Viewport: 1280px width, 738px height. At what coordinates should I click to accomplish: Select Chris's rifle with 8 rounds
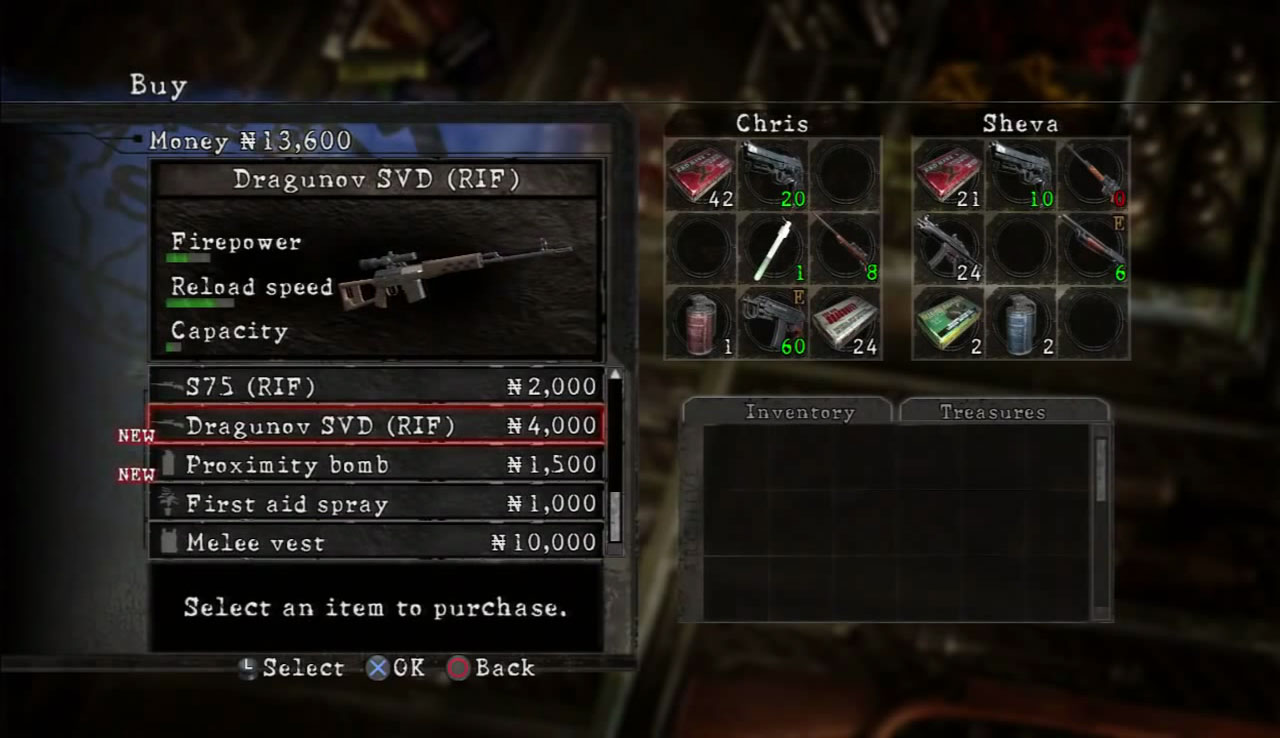[x=845, y=248]
